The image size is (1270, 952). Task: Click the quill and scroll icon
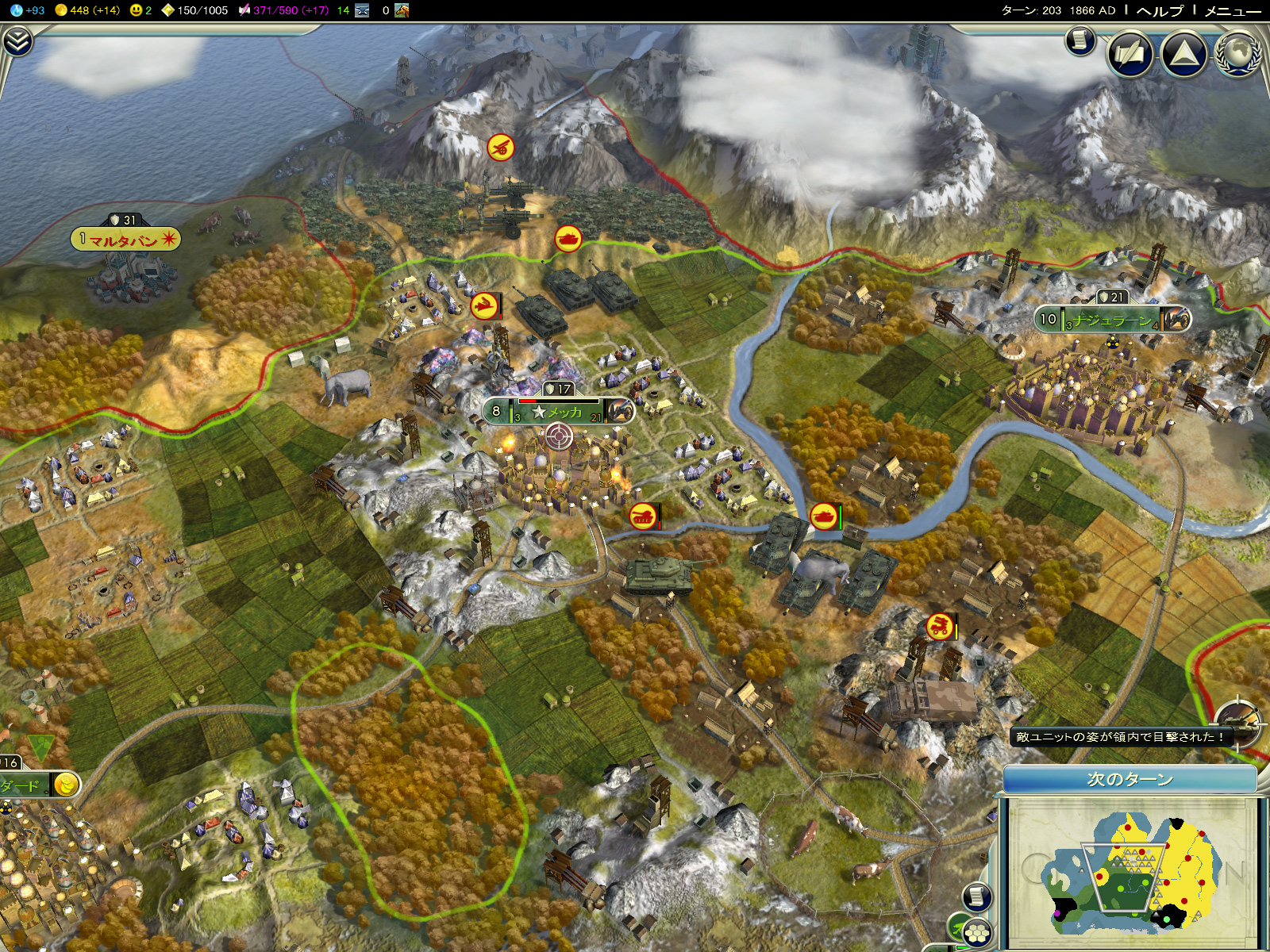(1130, 54)
